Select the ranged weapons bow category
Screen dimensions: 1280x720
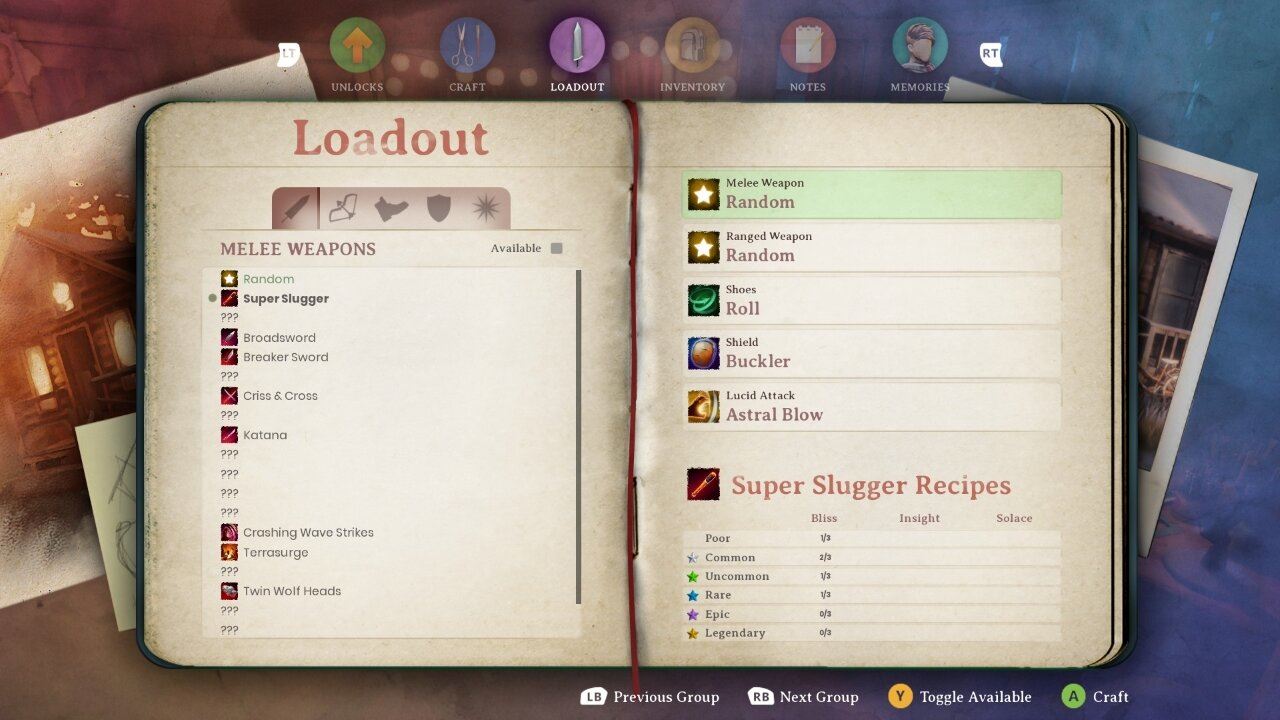click(x=343, y=208)
